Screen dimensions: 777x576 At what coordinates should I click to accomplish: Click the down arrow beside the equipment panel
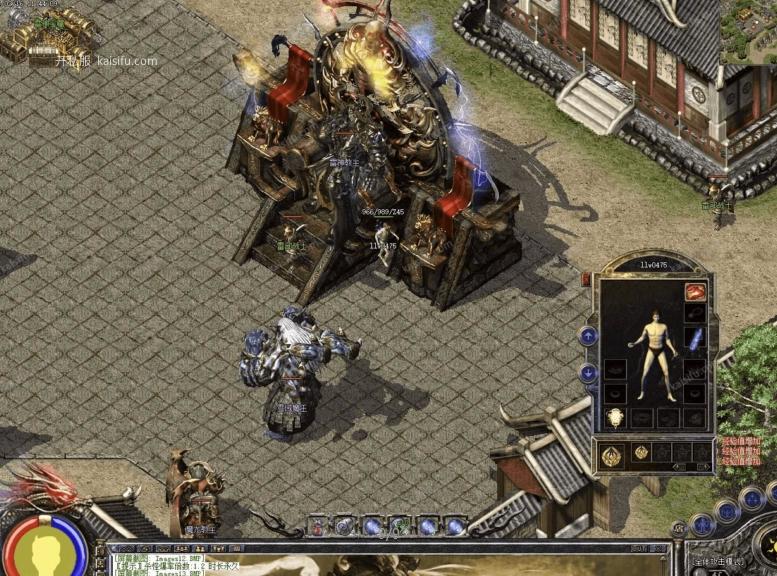point(589,372)
